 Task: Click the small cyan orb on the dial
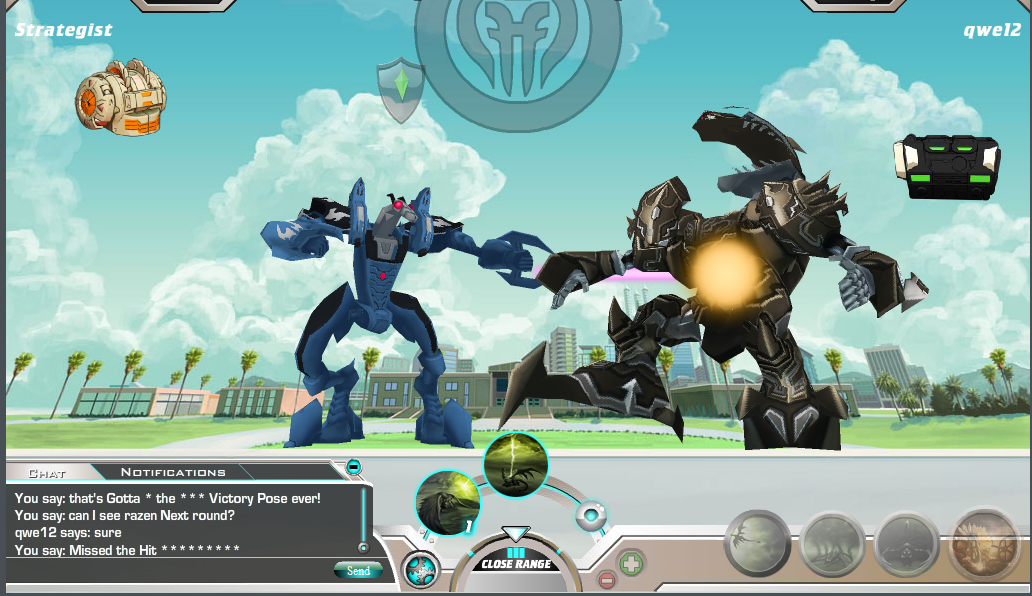tap(591, 516)
